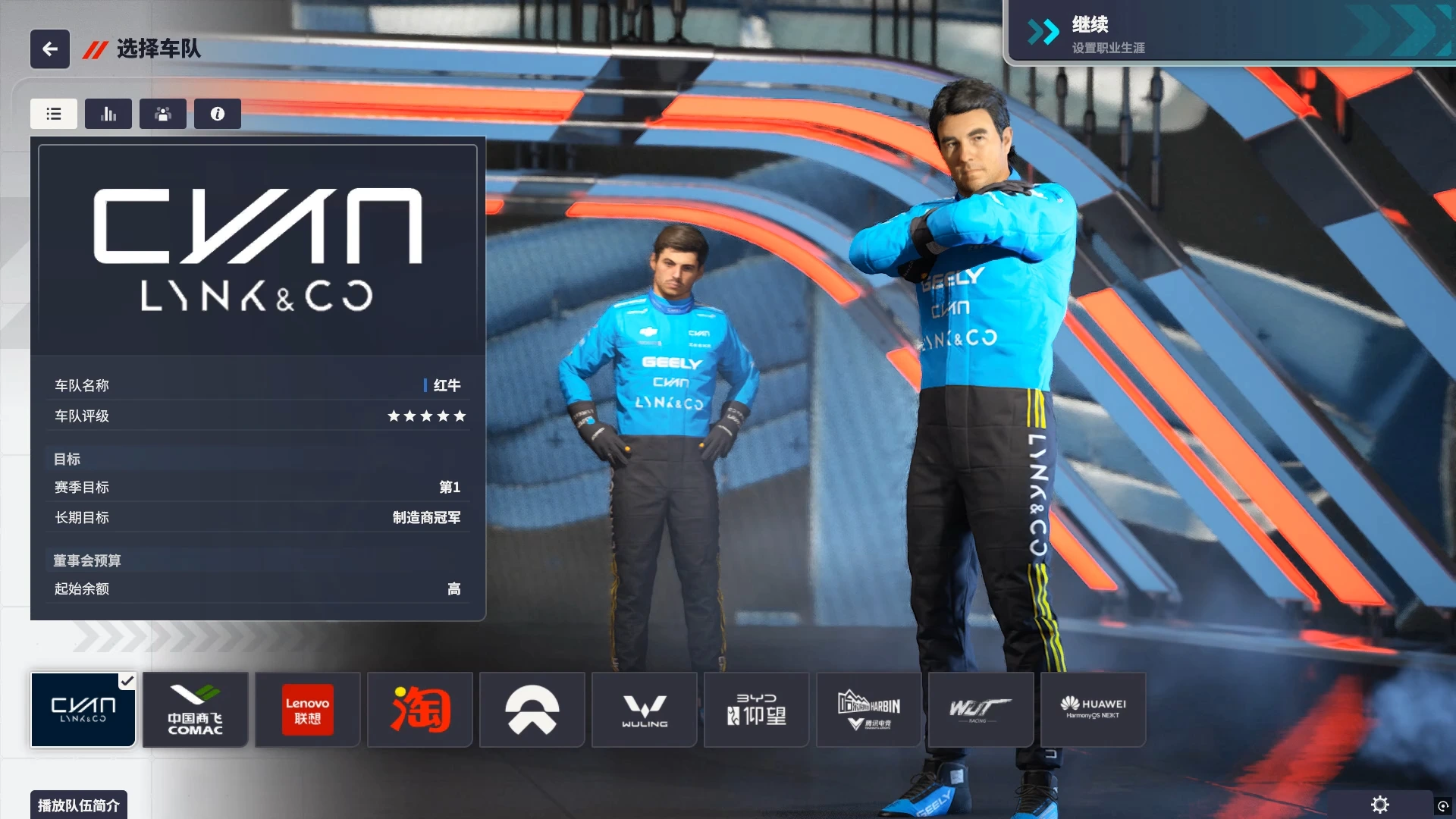1456x819 pixels.
Task: Open settings via the gear icon
Action: [x=1380, y=805]
